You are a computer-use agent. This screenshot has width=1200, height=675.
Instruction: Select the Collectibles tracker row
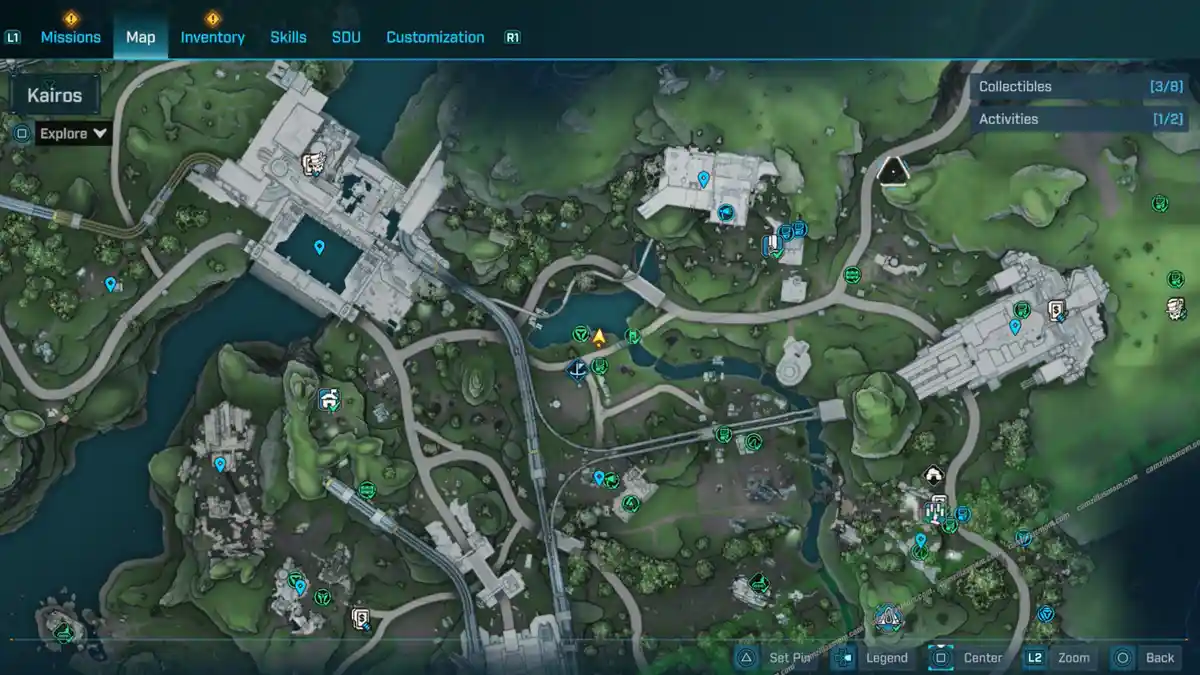pos(1067,87)
